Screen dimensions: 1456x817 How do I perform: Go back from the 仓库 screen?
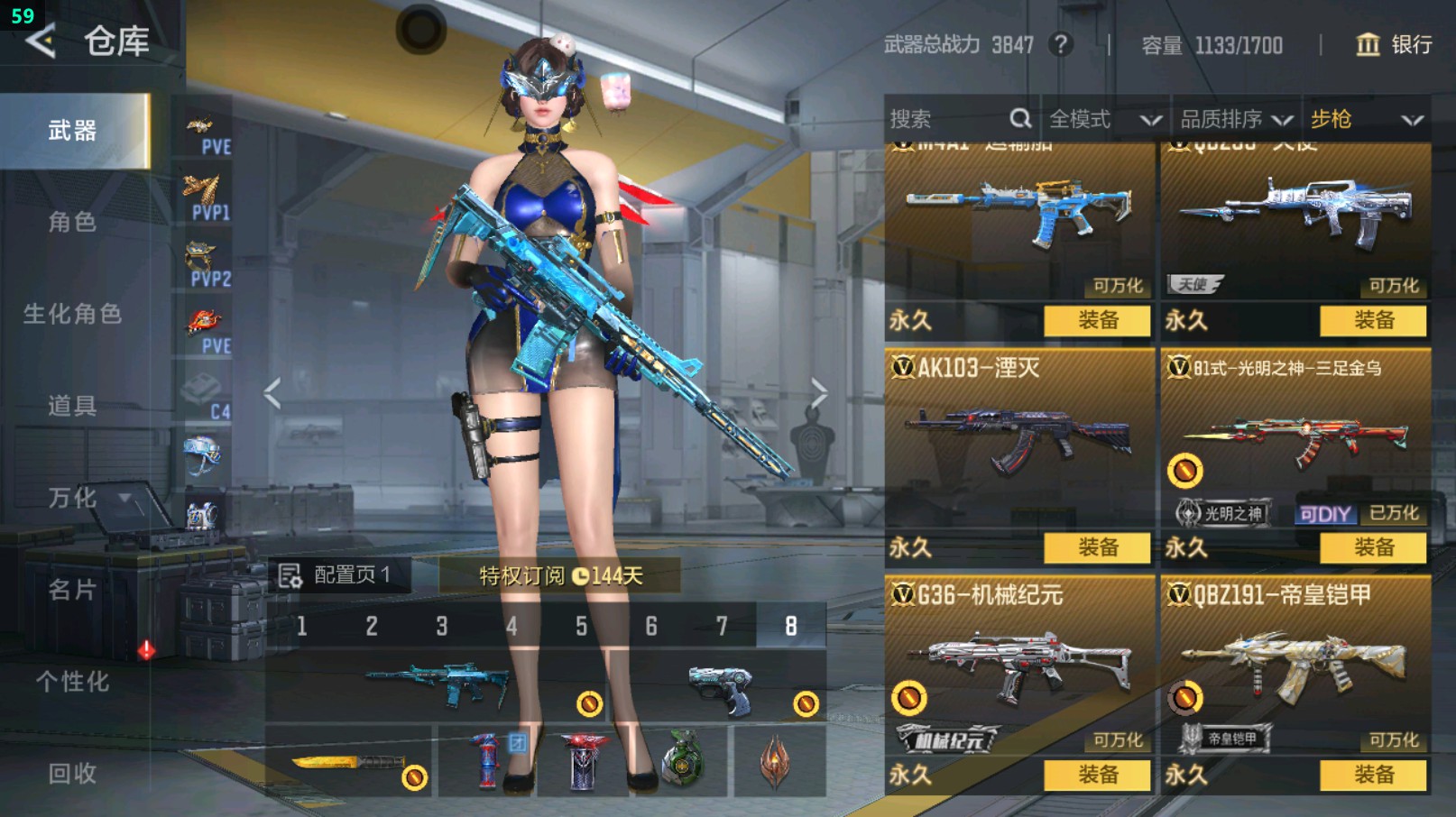[41, 41]
